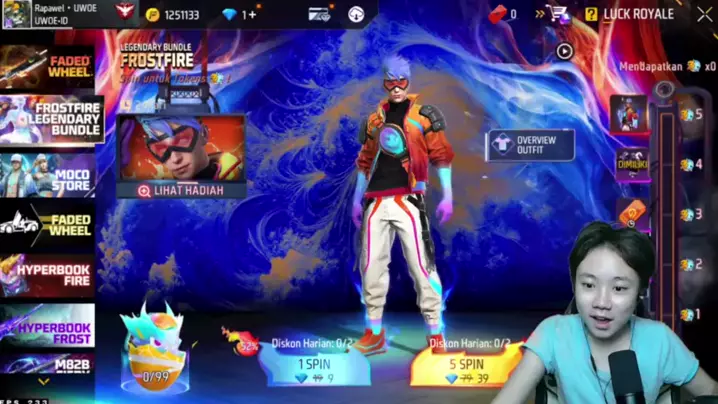Open the Faded Wheel tab with the rifle
Viewport: 718px width, 404px height.
48,67
